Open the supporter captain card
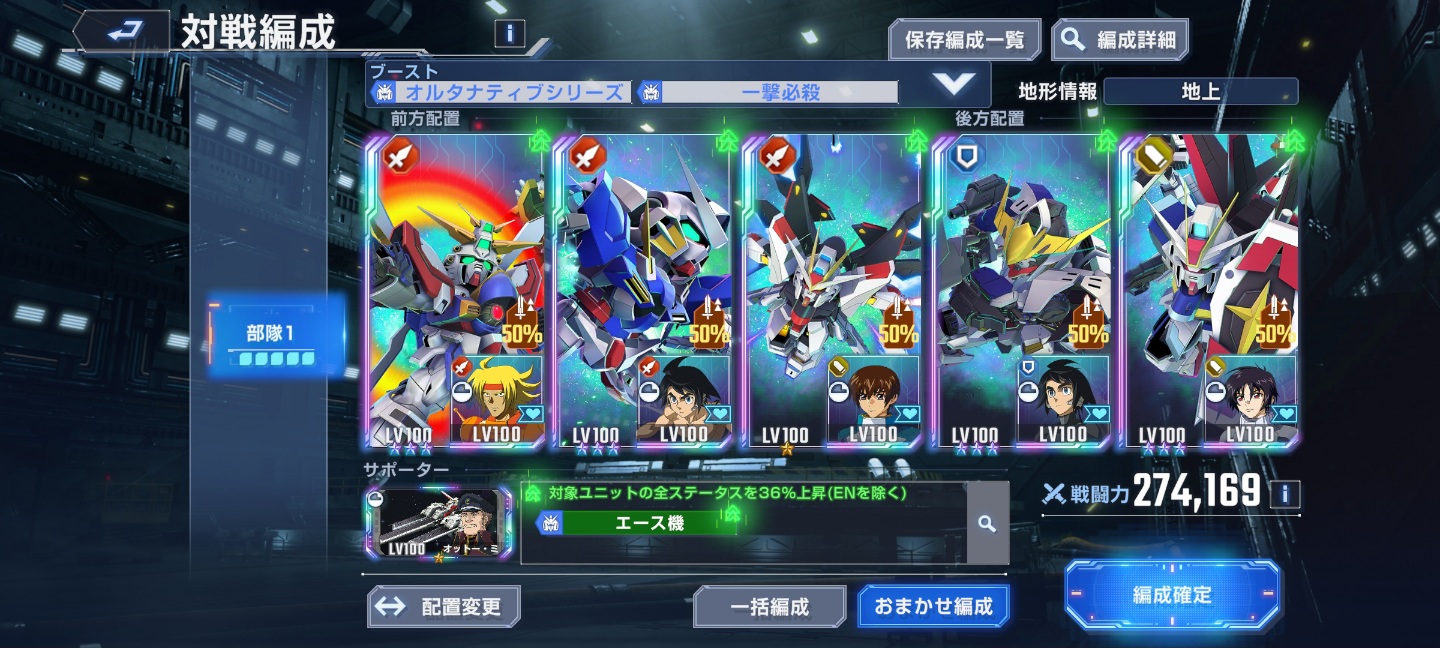1440x648 pixels. point(439,524)
